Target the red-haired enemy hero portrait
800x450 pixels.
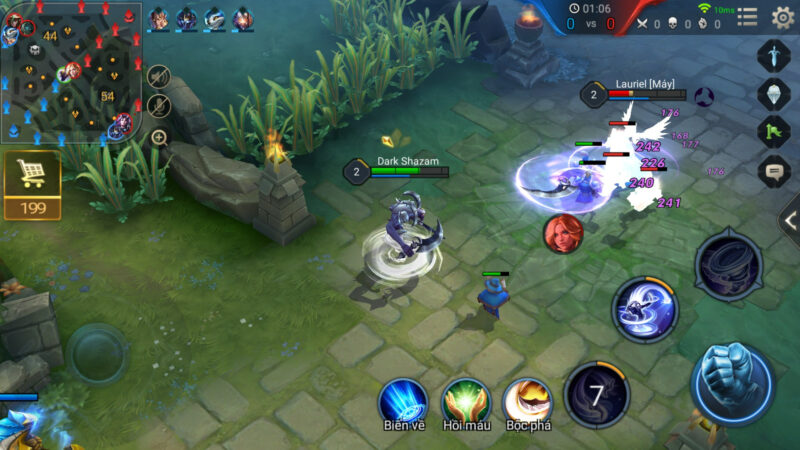pyautogui.click(x=563, y=233)
